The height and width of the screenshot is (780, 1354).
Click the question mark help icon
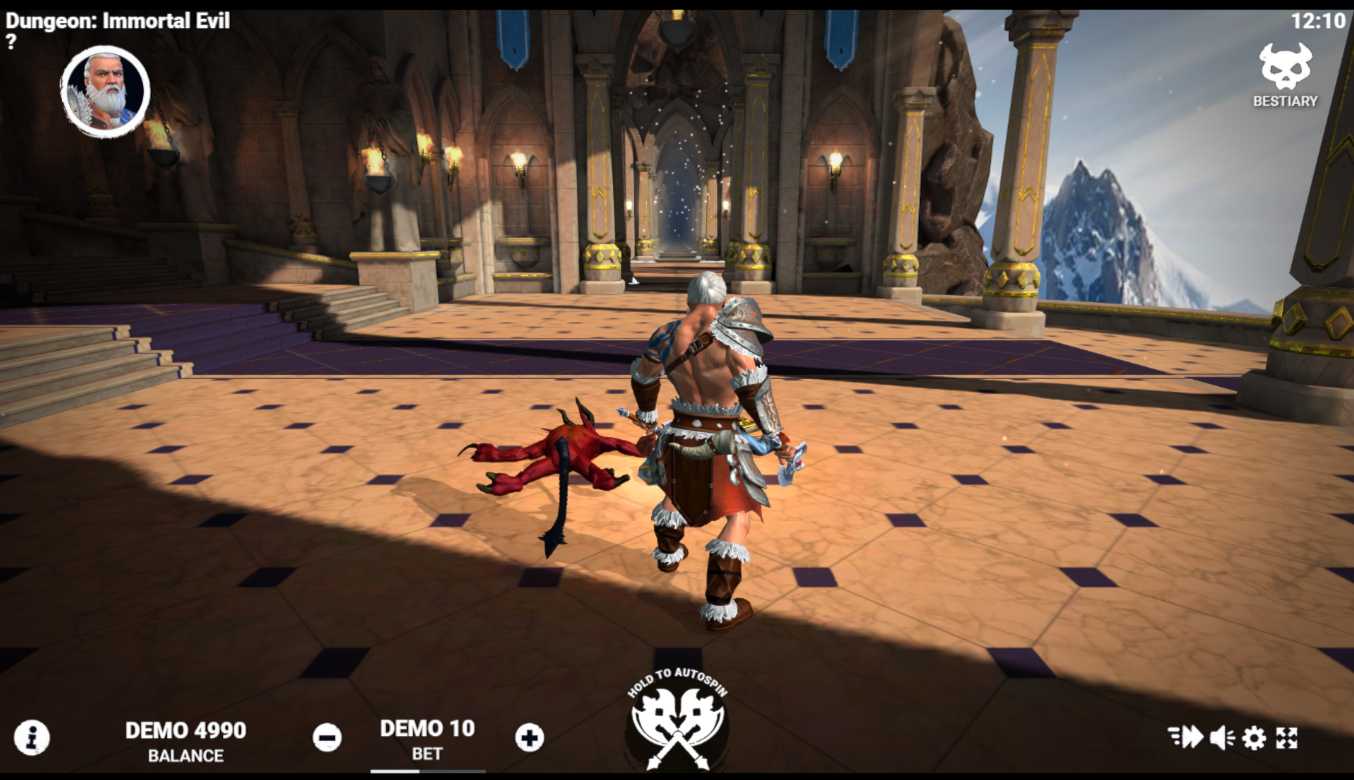[11, 42]
